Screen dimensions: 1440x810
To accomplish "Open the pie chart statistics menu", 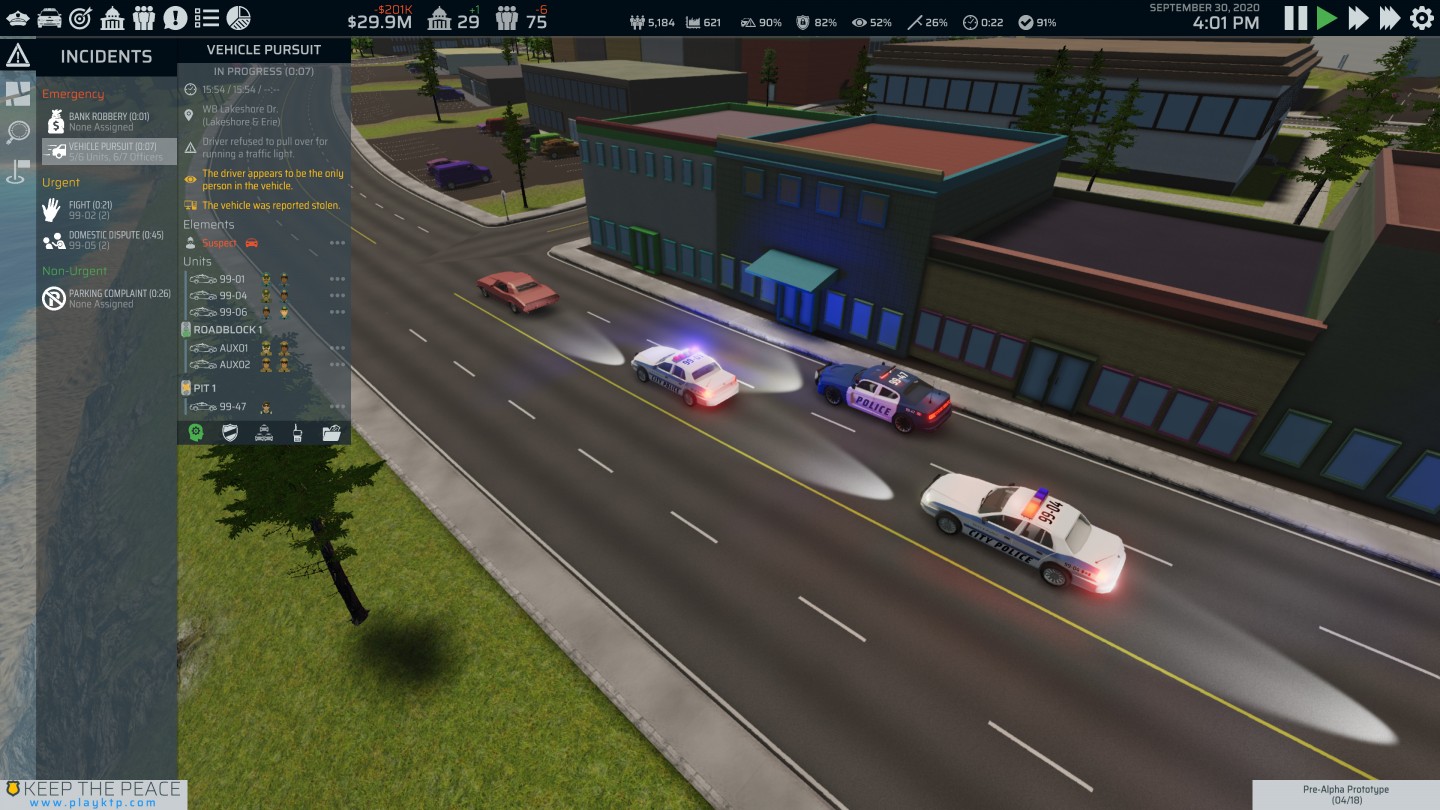I will (239, 18).
